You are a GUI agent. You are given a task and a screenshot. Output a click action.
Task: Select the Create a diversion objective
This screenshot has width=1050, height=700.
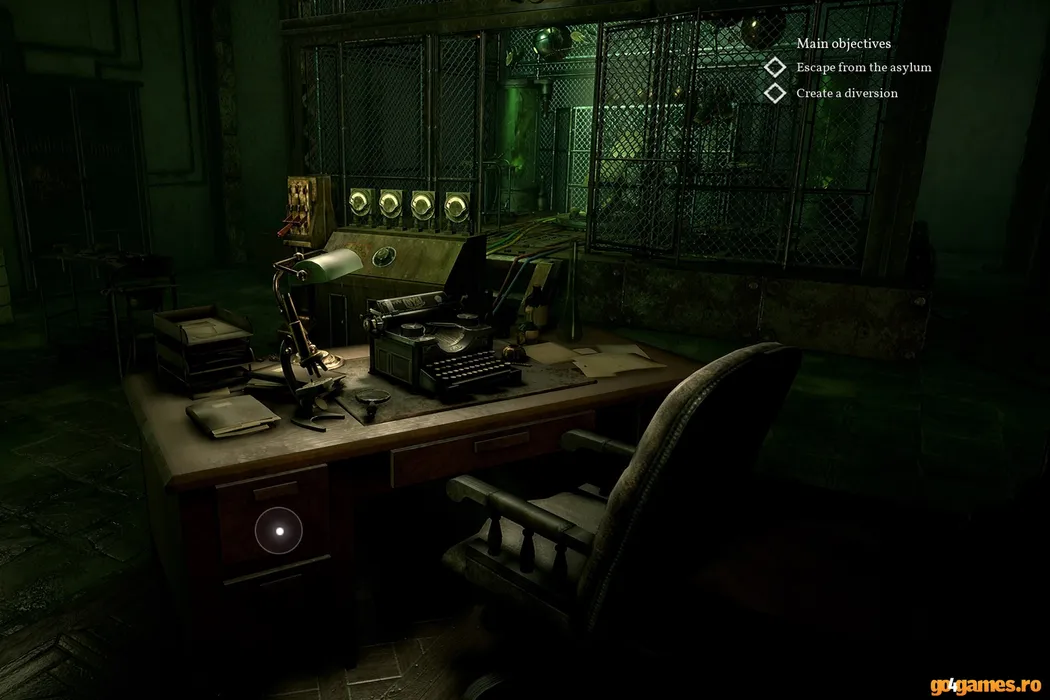(846, 93)
